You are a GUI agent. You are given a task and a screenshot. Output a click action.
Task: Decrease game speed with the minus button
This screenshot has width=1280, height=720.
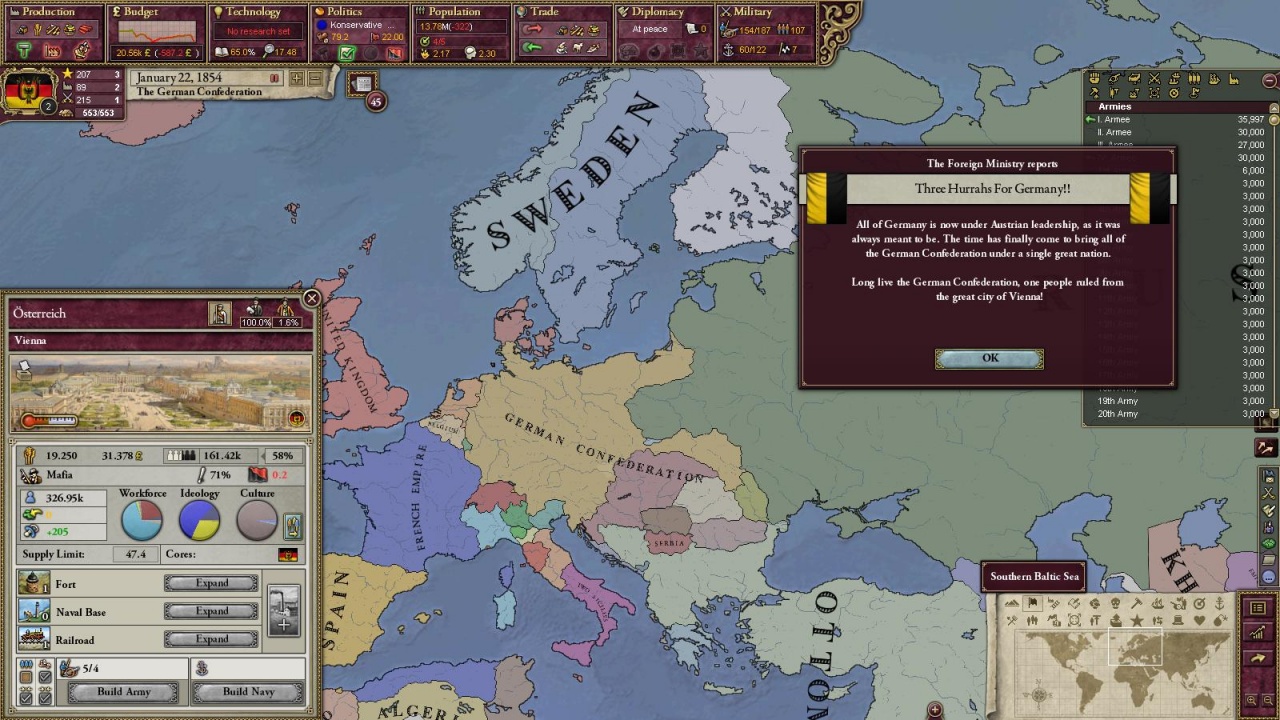tap(315, 78)
